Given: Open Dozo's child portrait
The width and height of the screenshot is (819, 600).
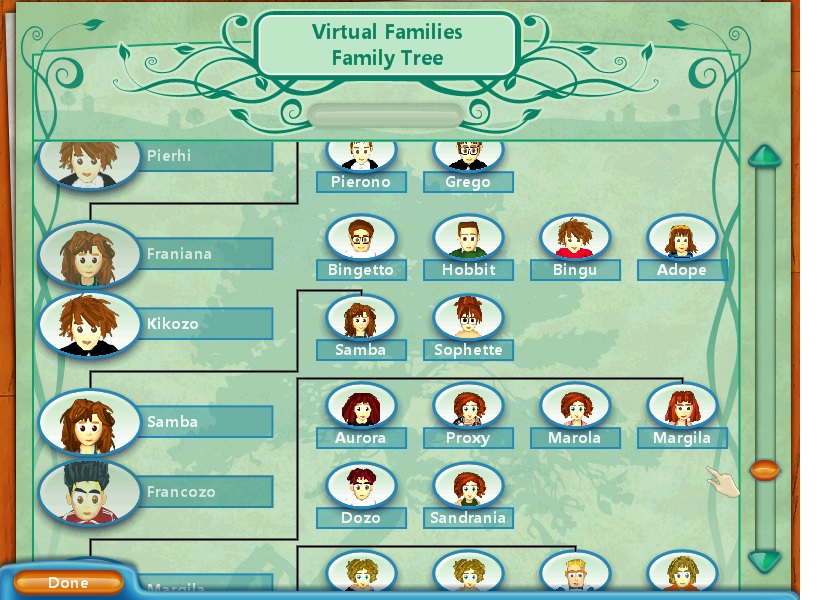Looking at the screenshot, I should [361, 488].
